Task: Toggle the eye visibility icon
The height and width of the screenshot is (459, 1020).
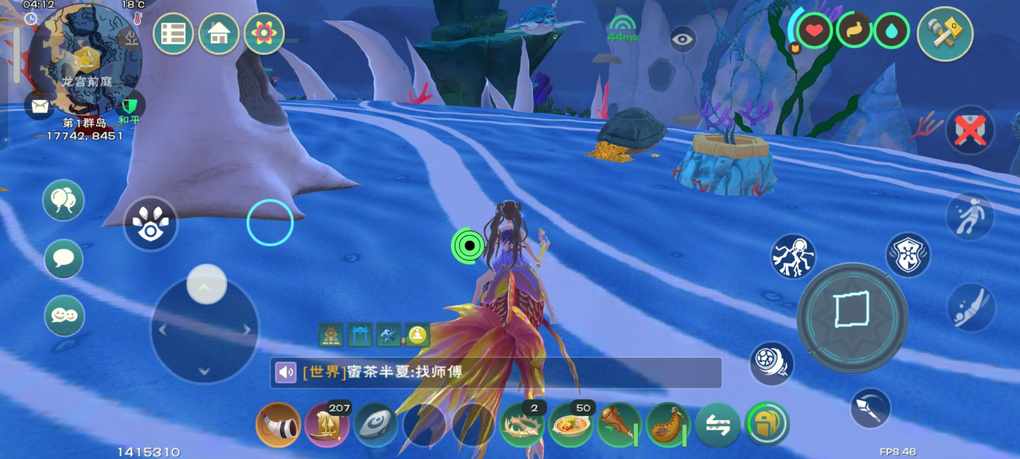Action: (x=683, y=39)
